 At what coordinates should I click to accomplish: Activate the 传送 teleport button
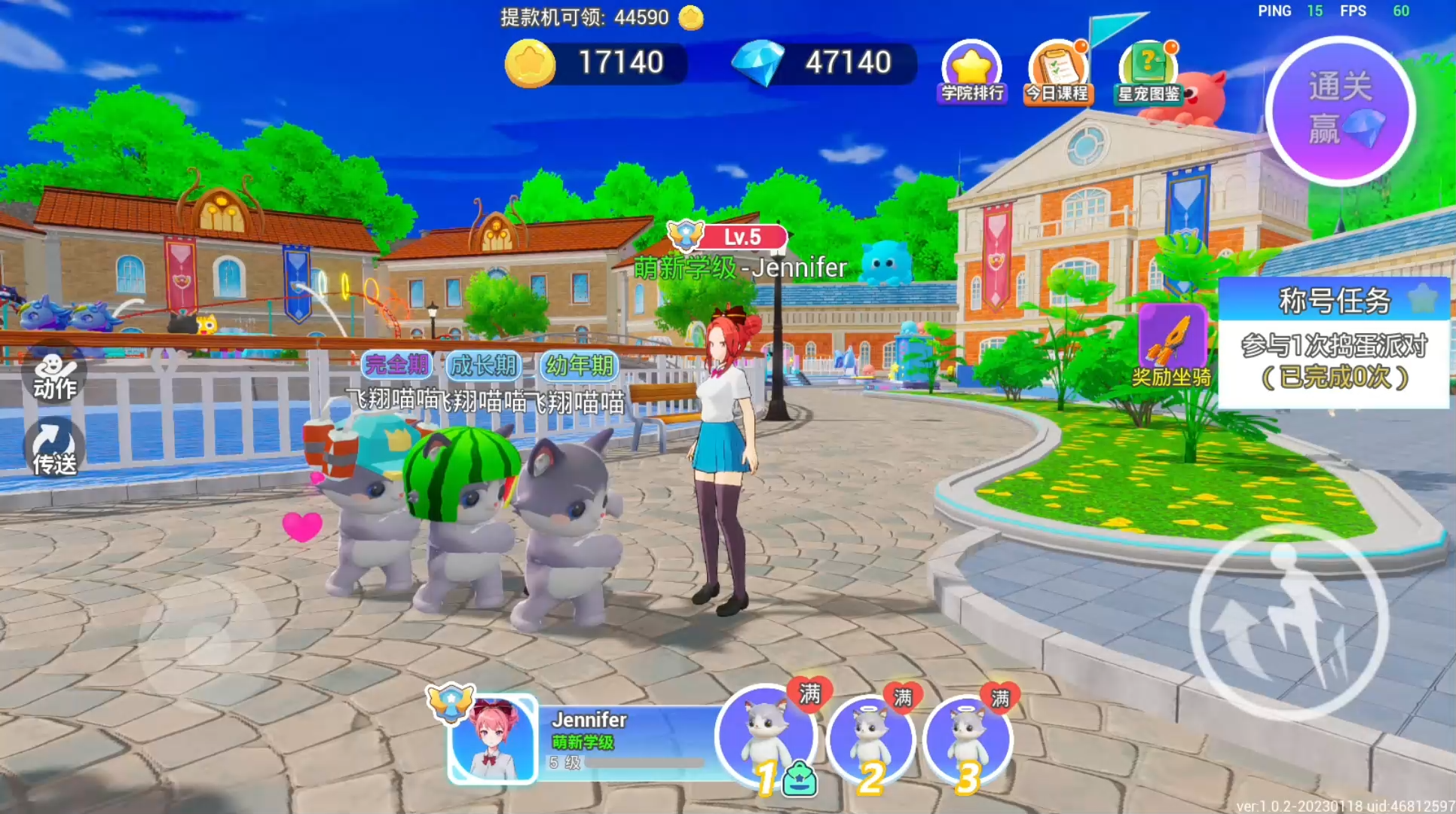(x=54, y=448)
